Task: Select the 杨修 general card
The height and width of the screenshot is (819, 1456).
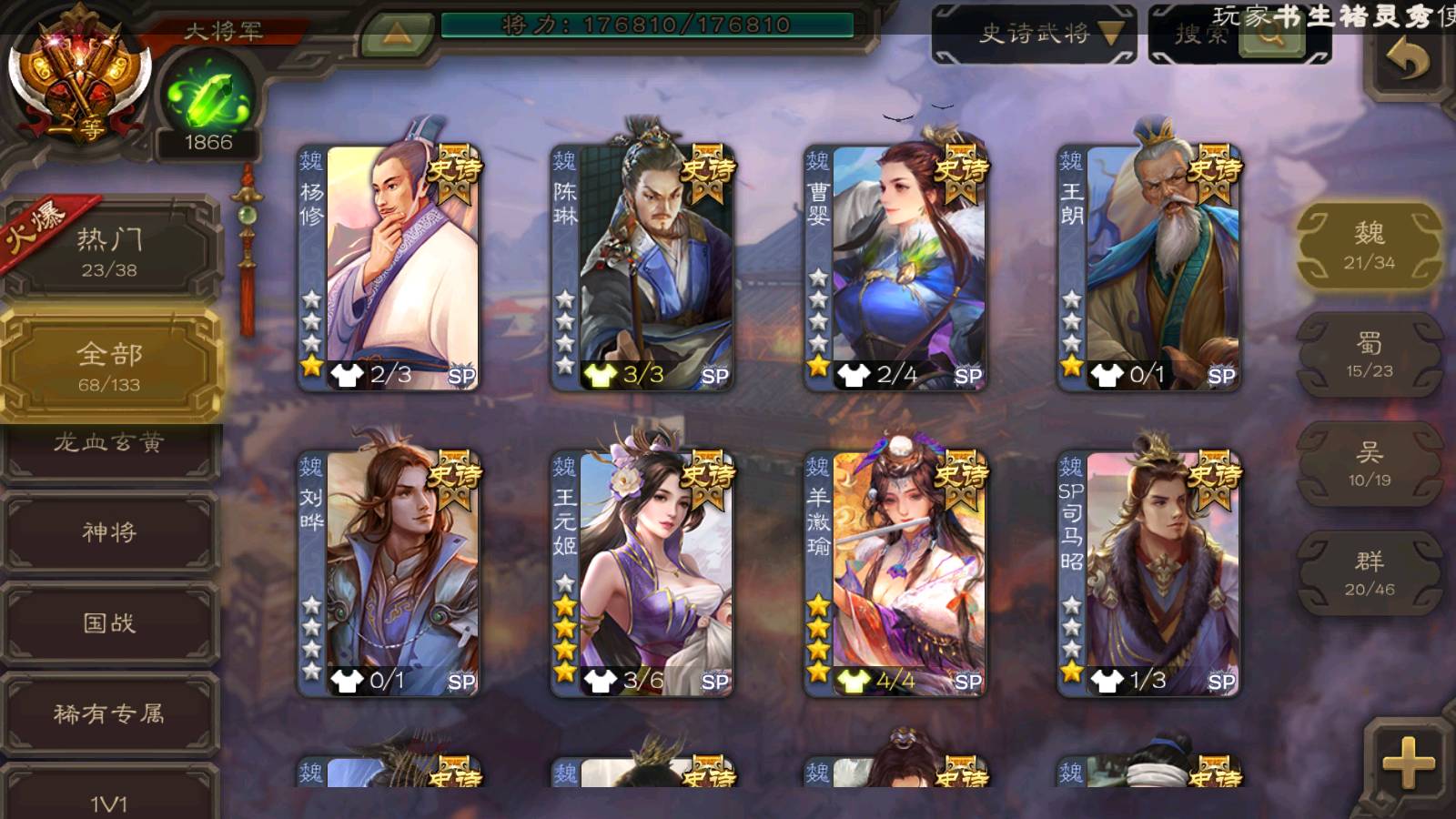Action: pos(389,268)
